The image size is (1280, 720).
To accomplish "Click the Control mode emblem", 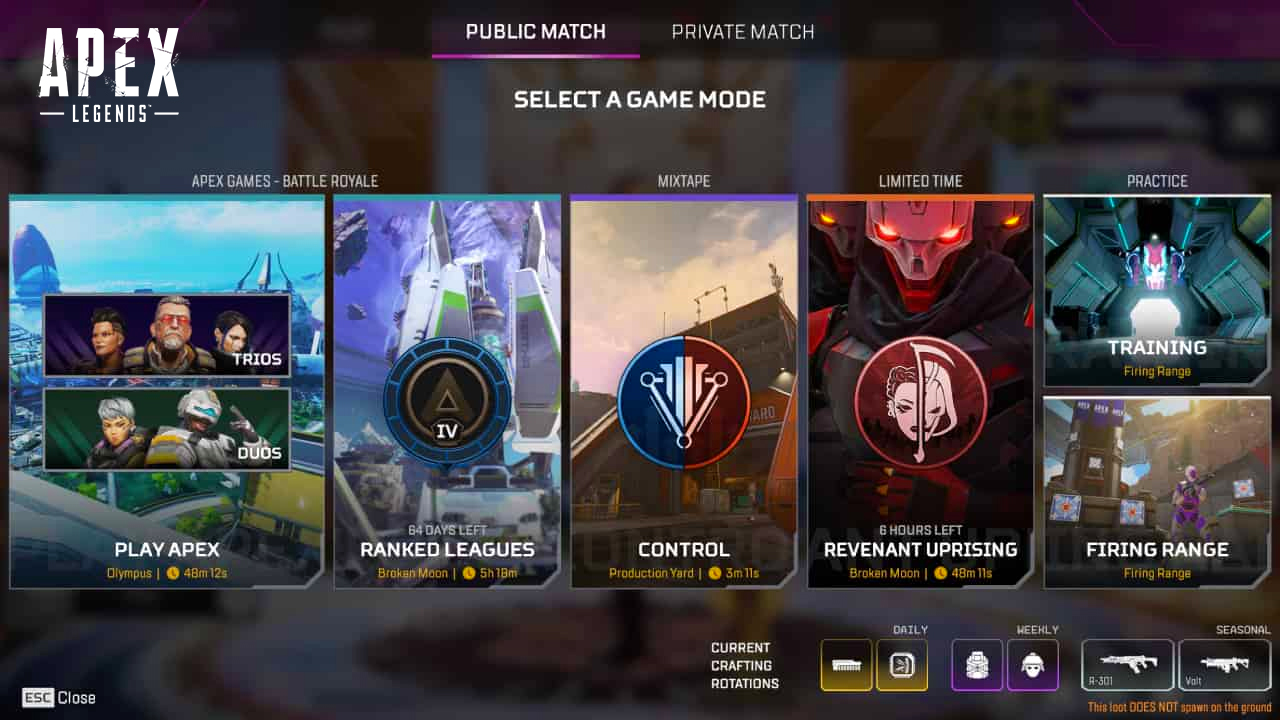I will coord(683,400).
